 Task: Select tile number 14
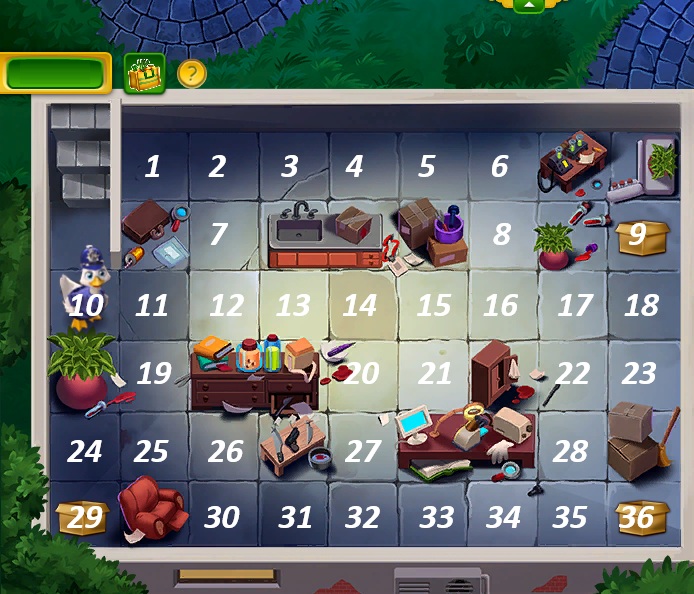[359, 304]
